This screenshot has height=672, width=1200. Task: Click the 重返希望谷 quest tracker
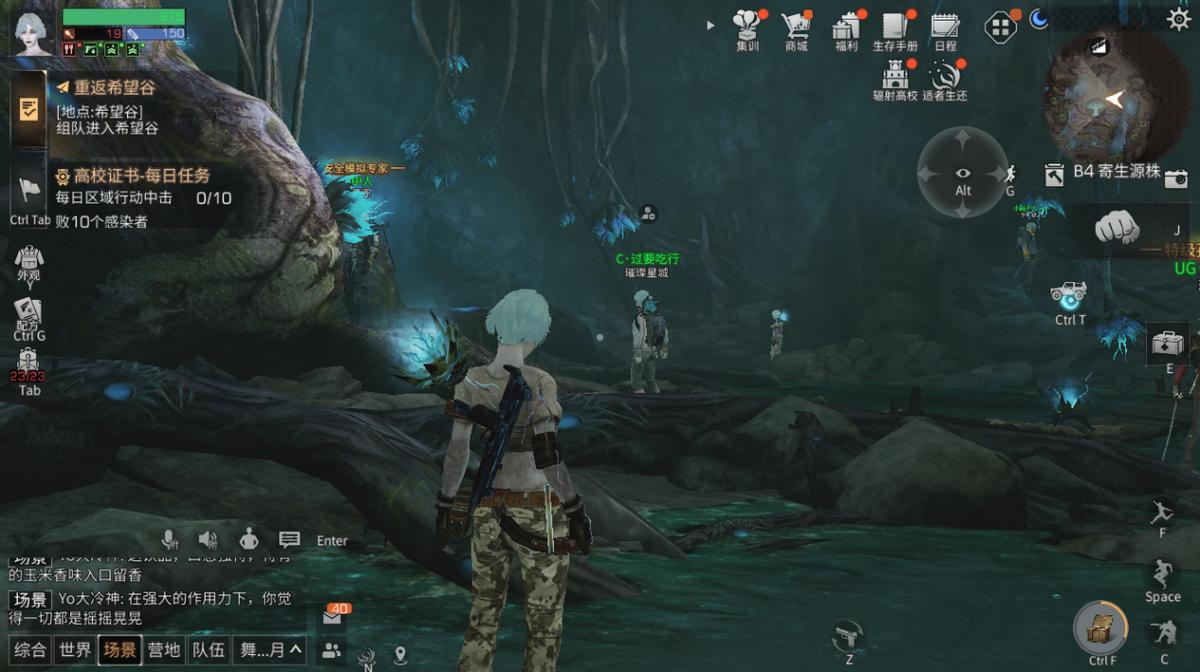(114, 88)
